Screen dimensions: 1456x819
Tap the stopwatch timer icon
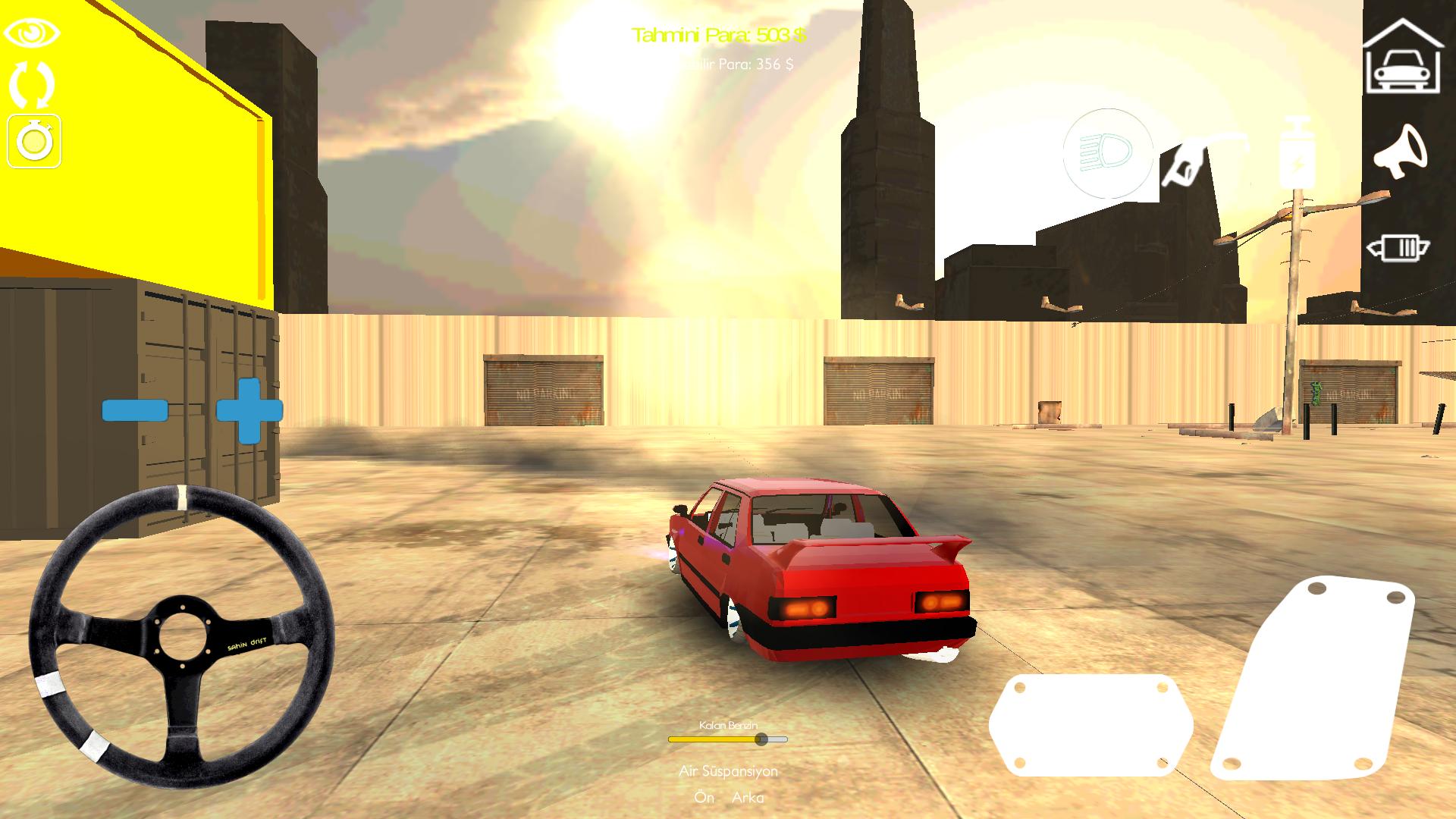point(36,140)
